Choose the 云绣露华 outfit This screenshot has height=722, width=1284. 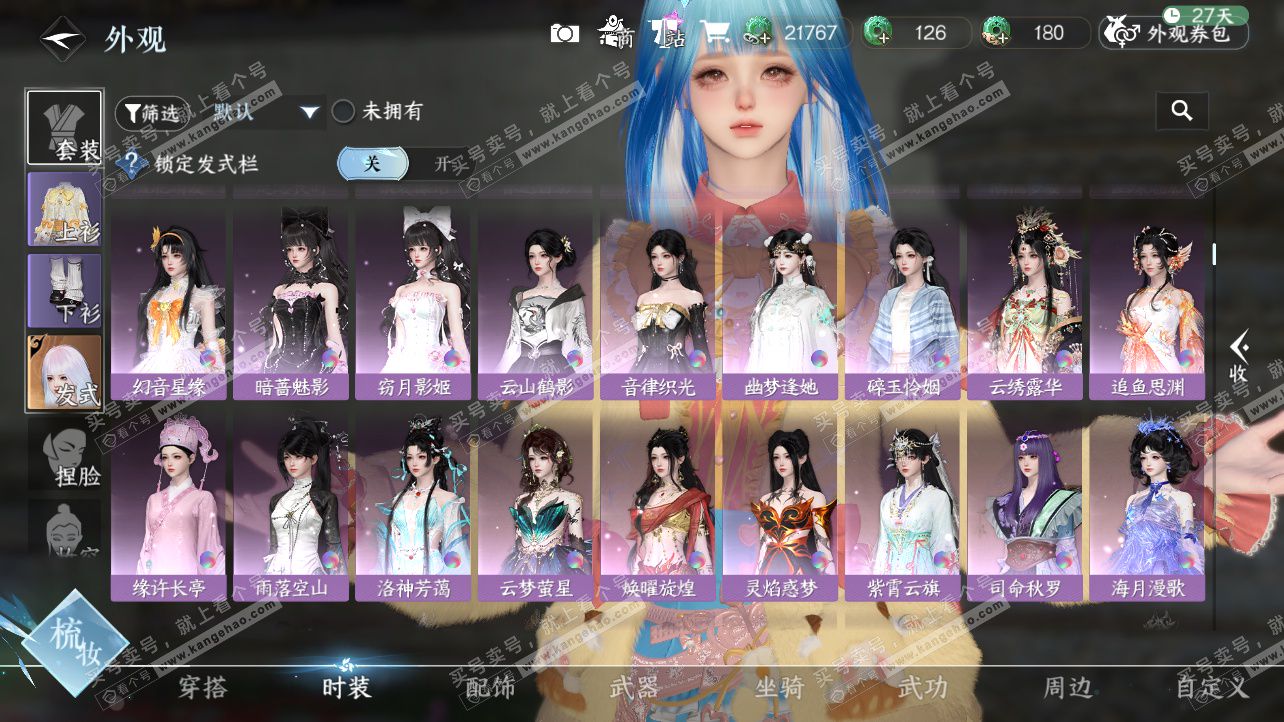(1025, 300)
